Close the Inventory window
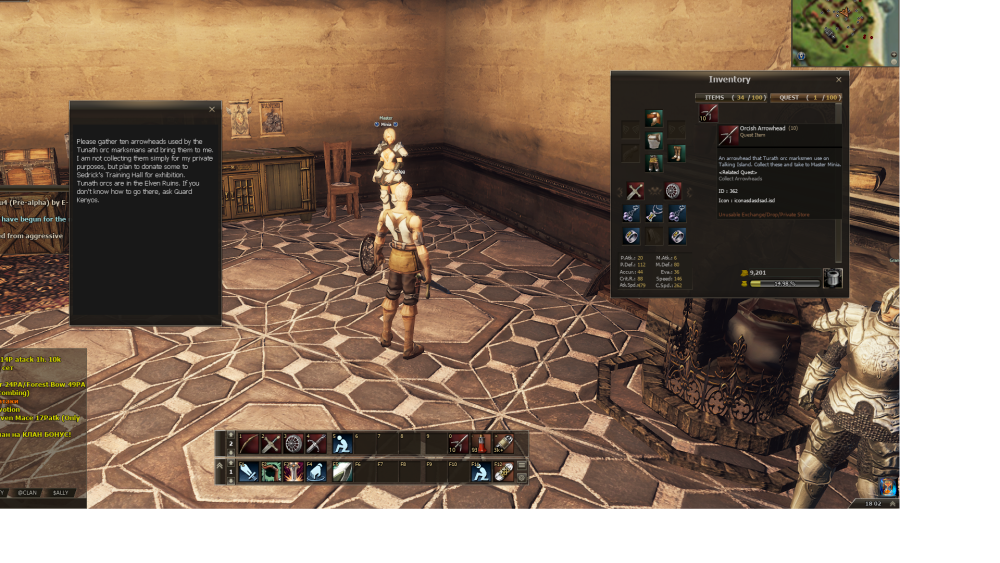Screen dimensions: 1000x563 click(x=839, y=79)
